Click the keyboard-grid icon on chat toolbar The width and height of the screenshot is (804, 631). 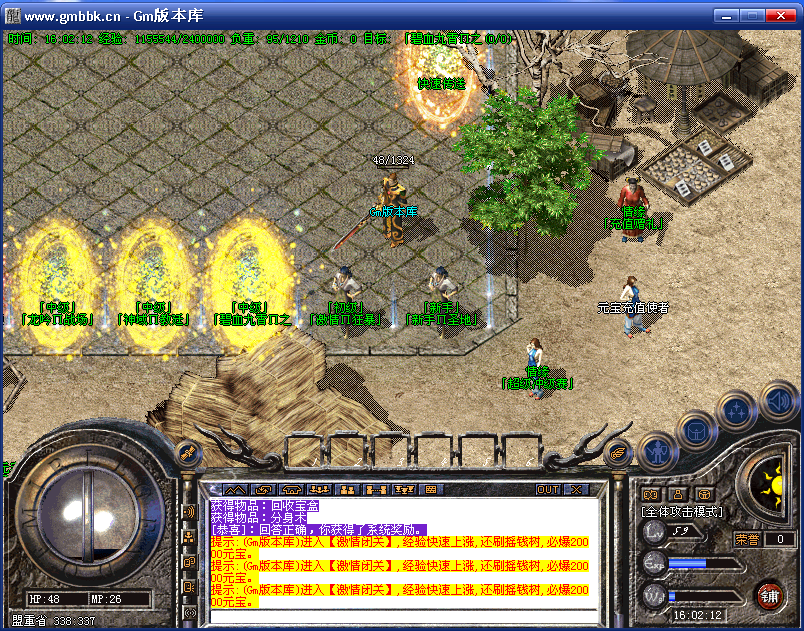(432, 490)
